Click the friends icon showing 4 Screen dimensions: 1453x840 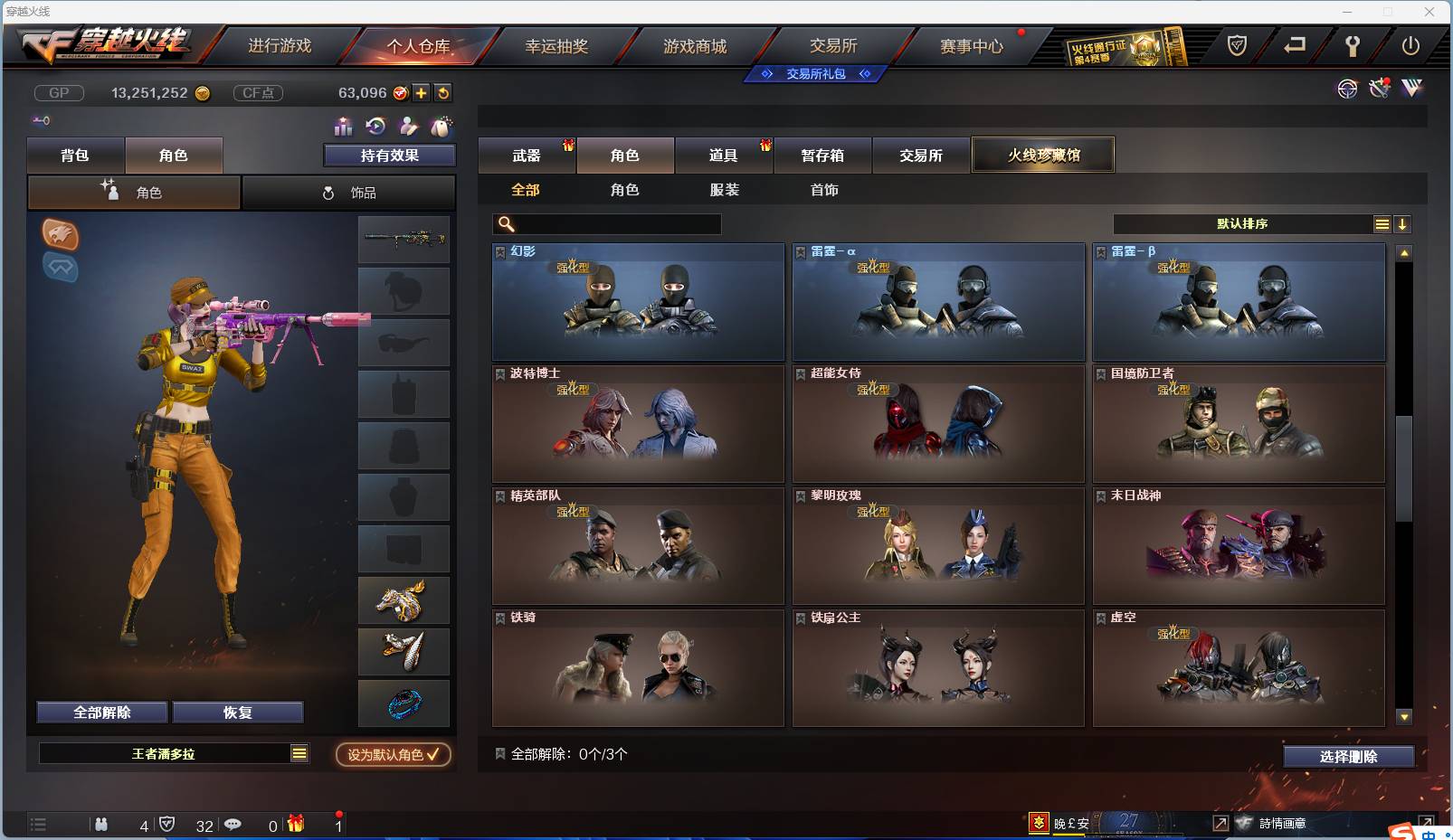101,824
